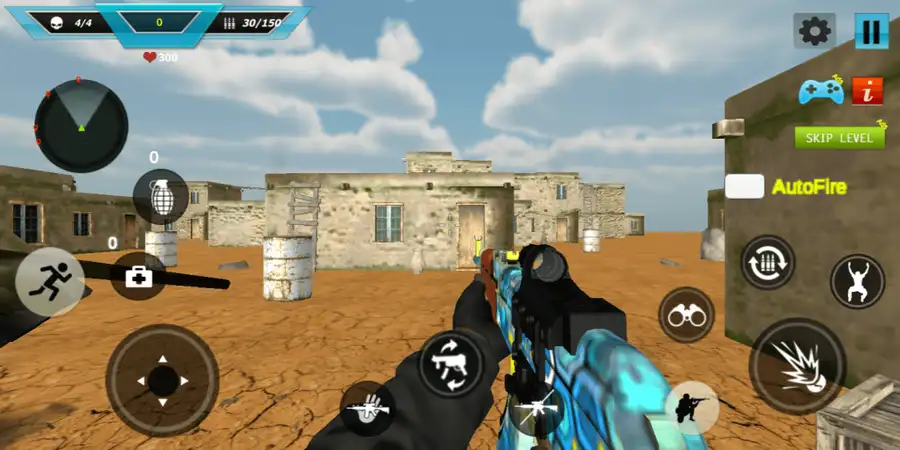Tap the movement joystick pad
Image resolution: width=900 pixels, height=450 pixels.
tap(162, 380)
